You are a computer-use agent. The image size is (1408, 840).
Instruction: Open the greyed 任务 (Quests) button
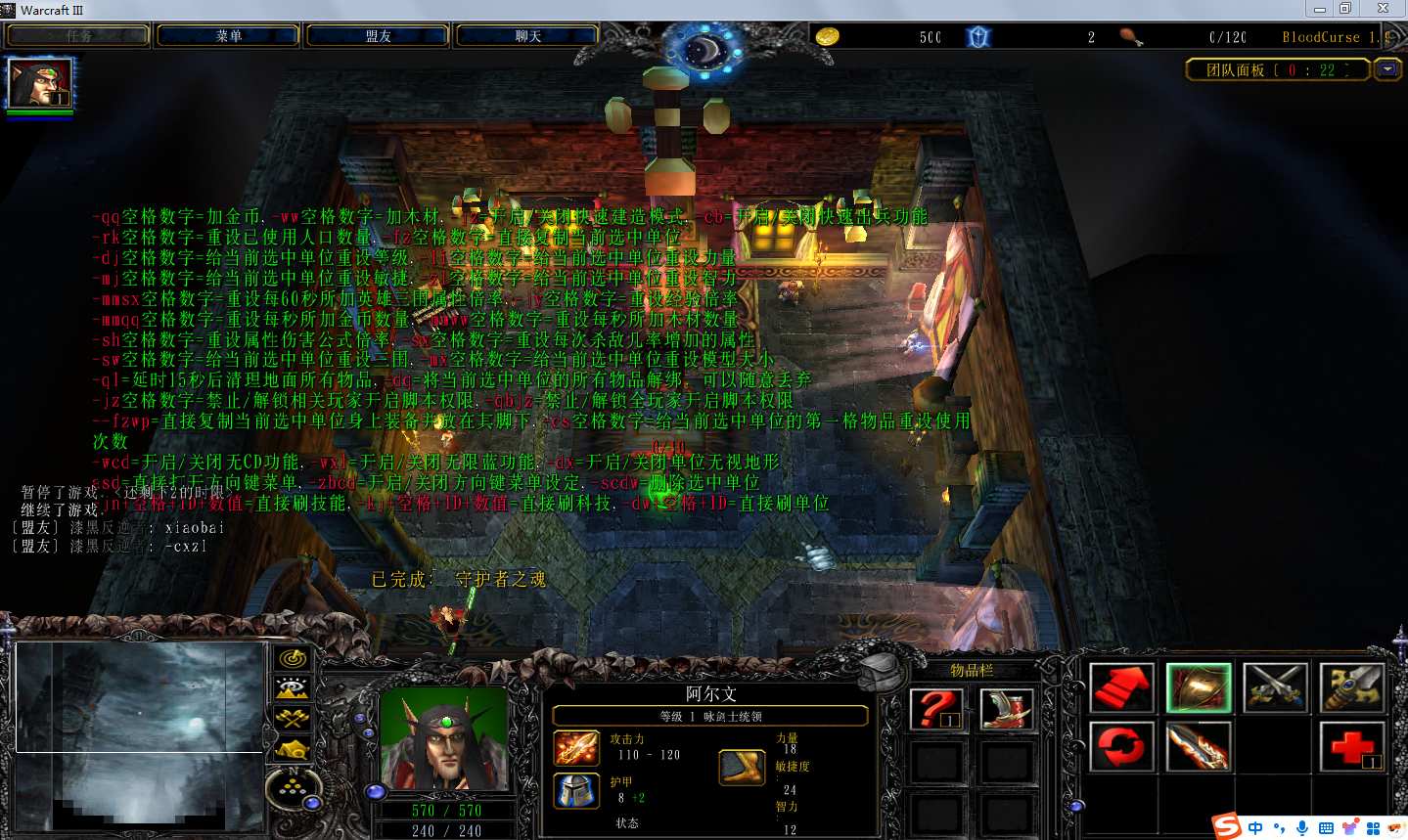click(x=78, y=36)
